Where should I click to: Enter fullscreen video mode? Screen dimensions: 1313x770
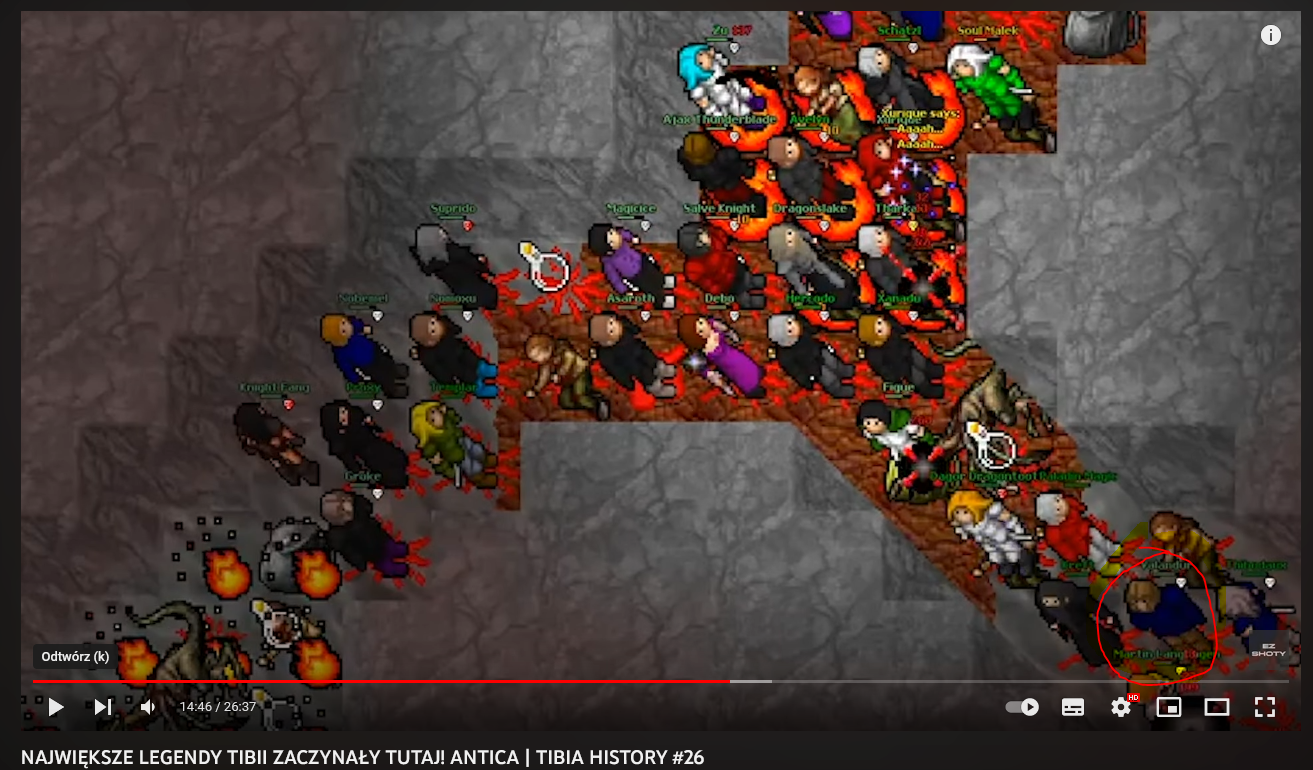pos(1265,707)
